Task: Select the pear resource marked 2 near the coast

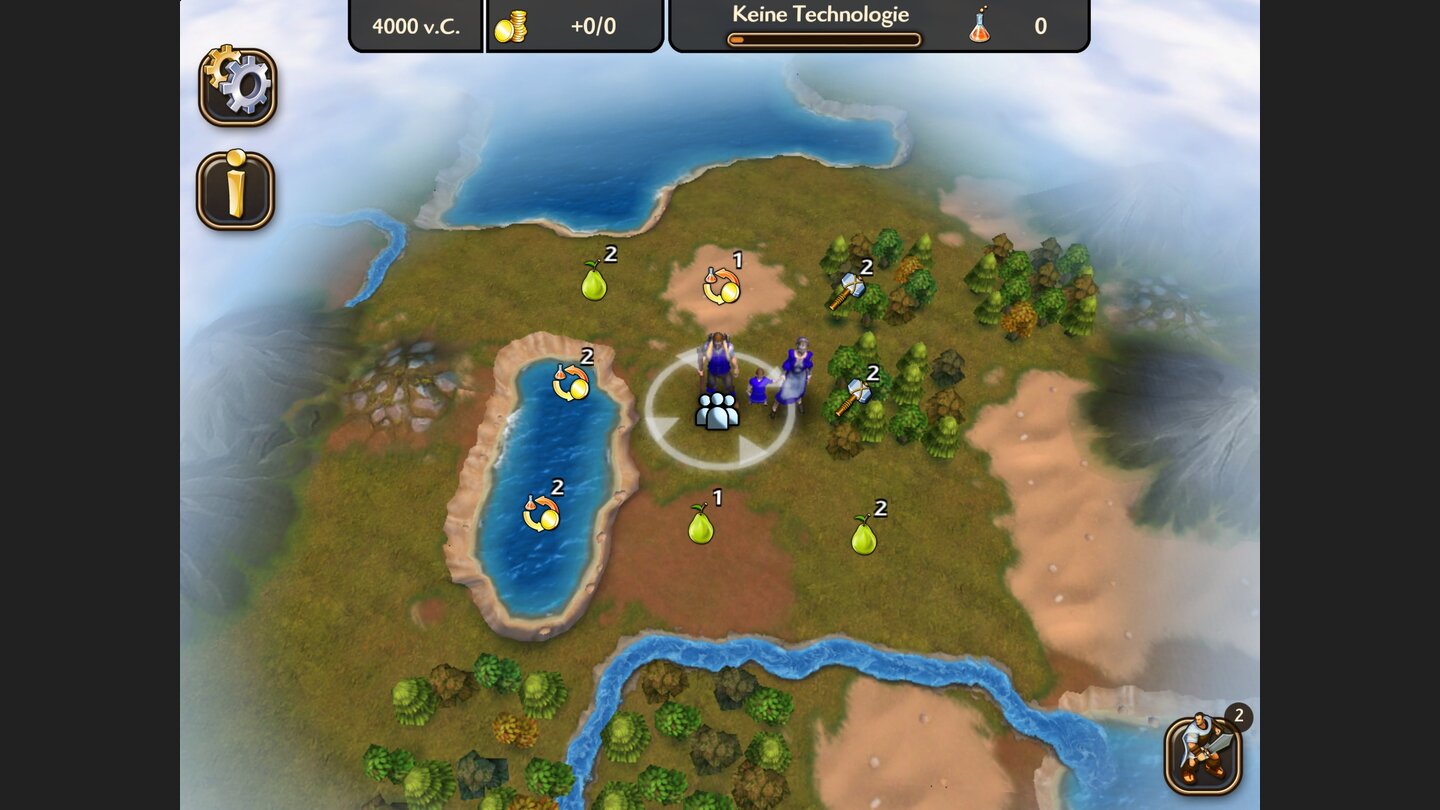Action: click(x=592, y=284)
